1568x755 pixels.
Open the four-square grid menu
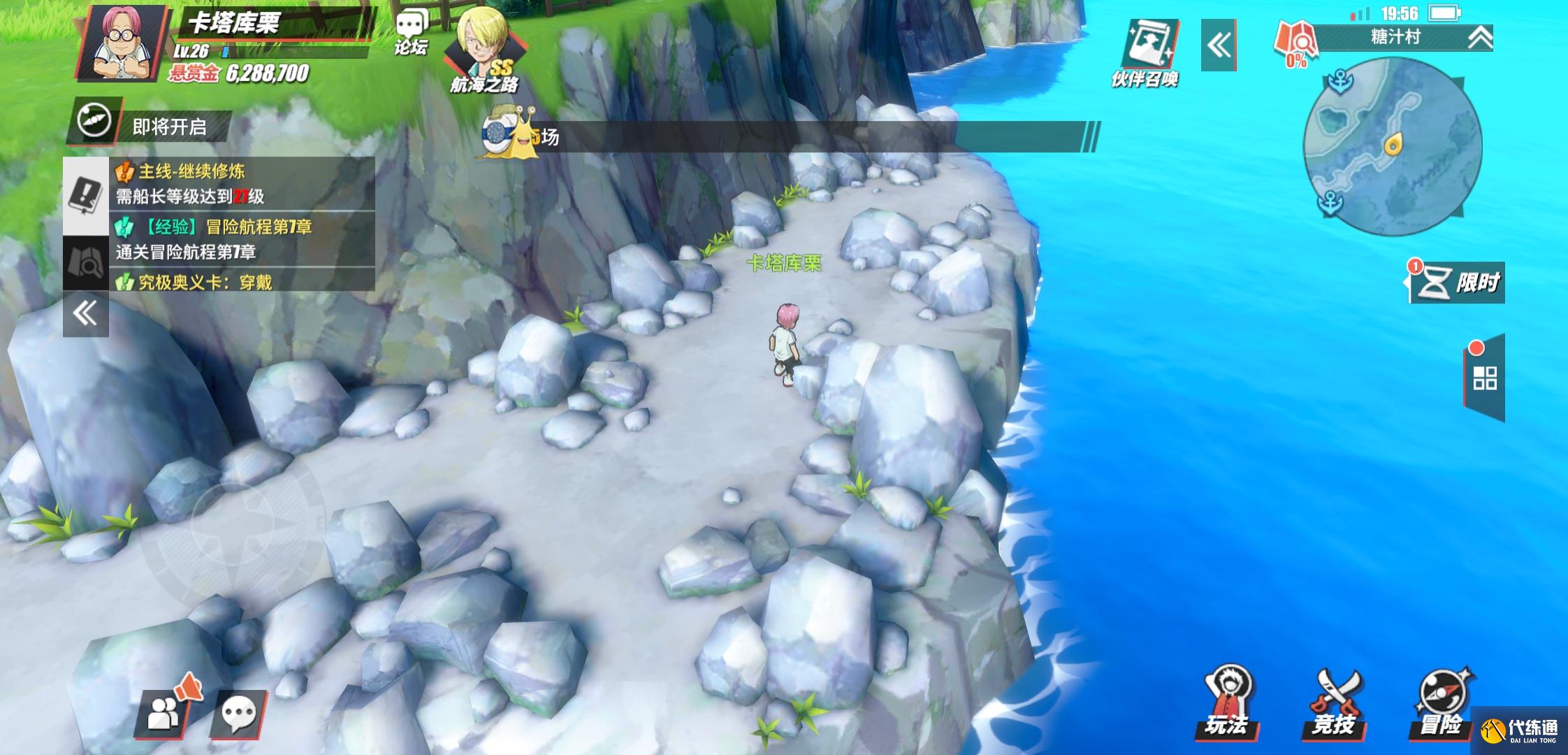(x=1485, y=378)
